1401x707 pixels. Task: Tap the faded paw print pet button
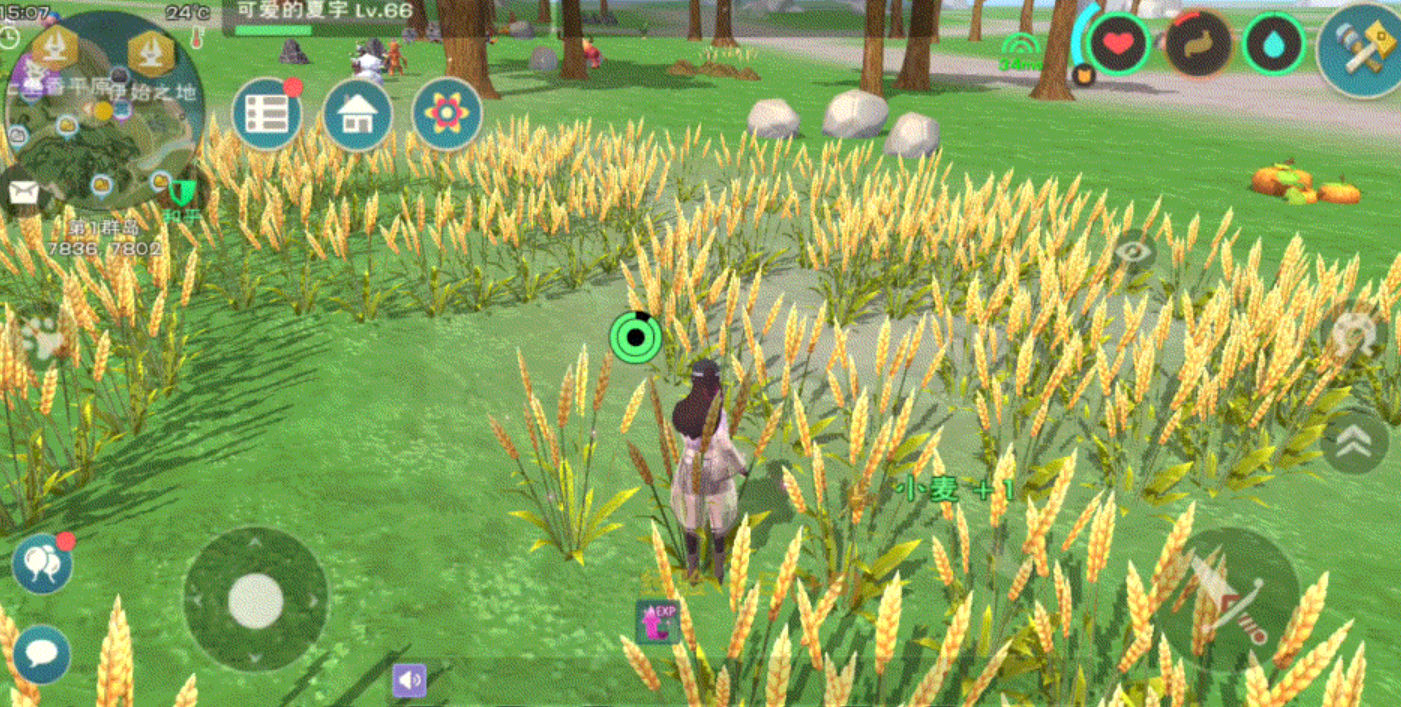[x=40, y=341]
